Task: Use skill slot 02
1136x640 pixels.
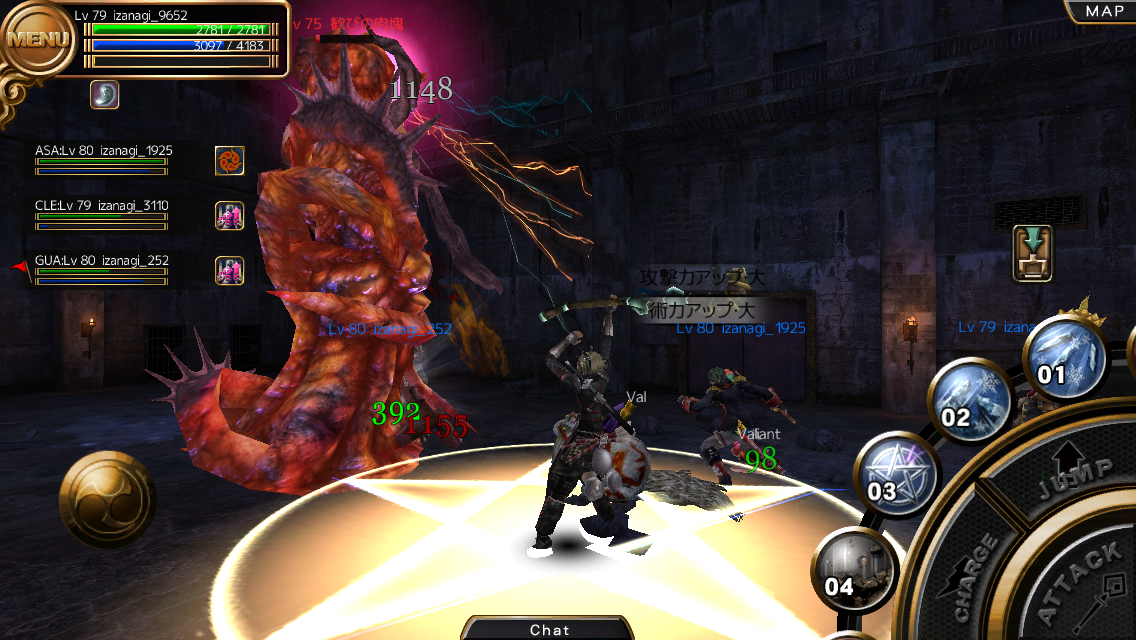Action: coord(971,400)
